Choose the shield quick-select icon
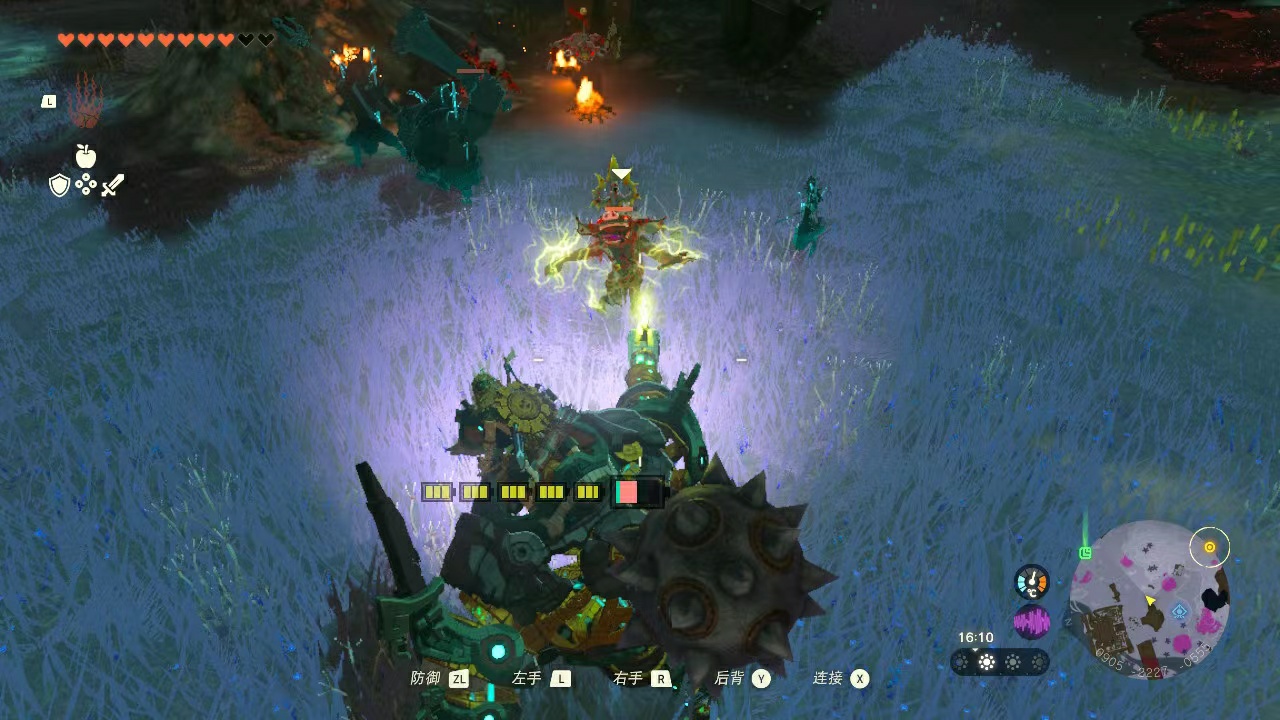1280x720 pixels. pos(60,185)
